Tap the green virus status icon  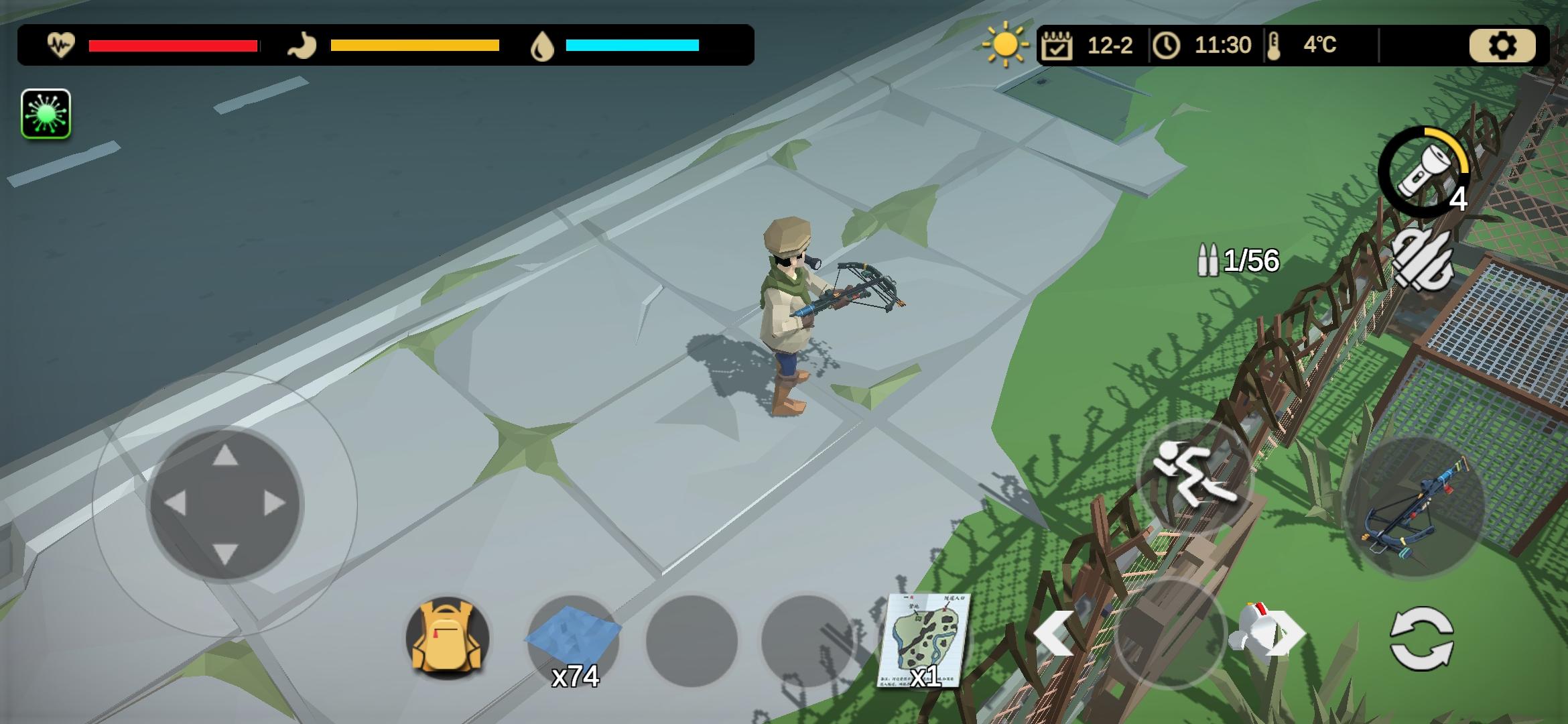[46, 114]
